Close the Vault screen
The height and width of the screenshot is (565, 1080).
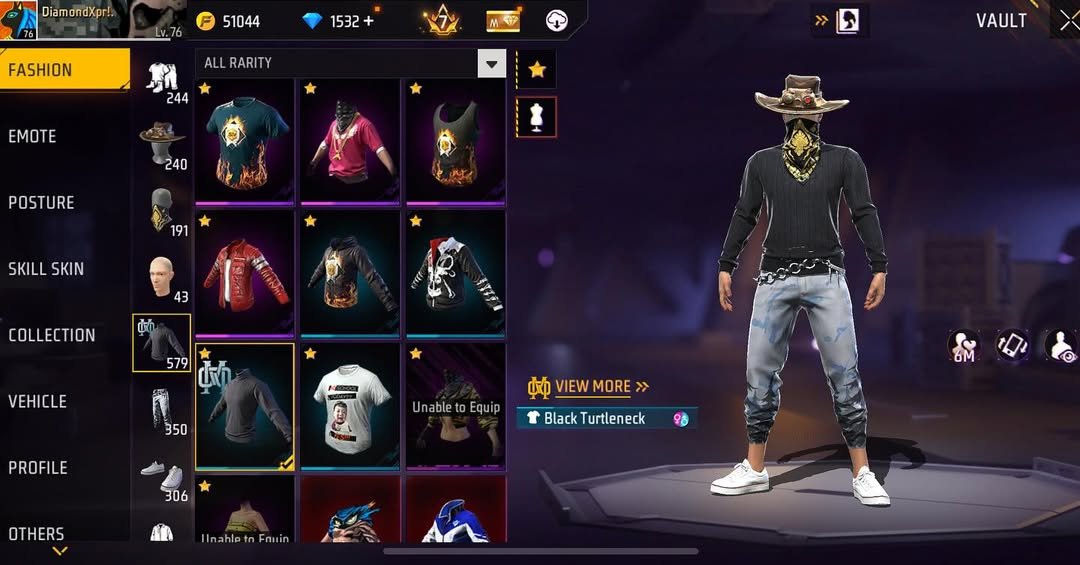pos(1068,21)
